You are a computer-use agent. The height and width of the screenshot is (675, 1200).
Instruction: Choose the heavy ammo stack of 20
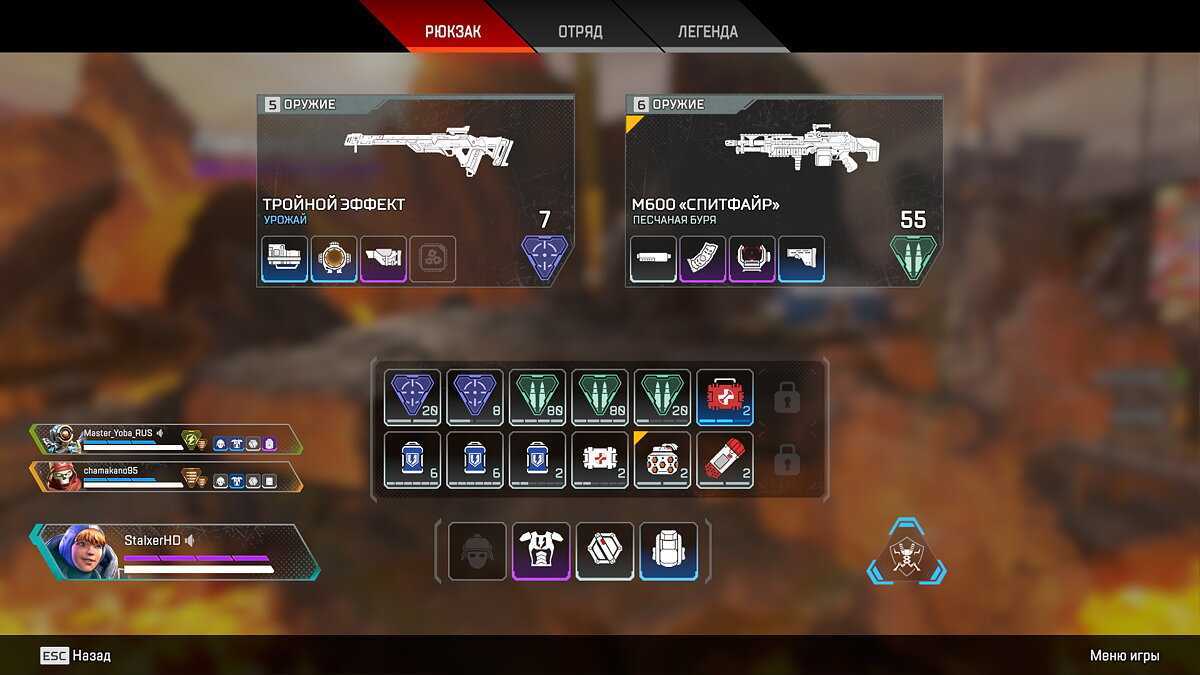[x=663, y=398]
